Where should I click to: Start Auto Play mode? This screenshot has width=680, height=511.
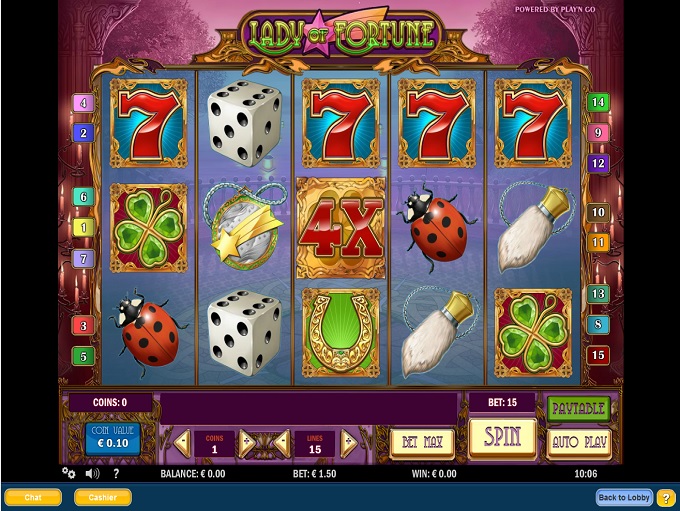pos(578,442)
